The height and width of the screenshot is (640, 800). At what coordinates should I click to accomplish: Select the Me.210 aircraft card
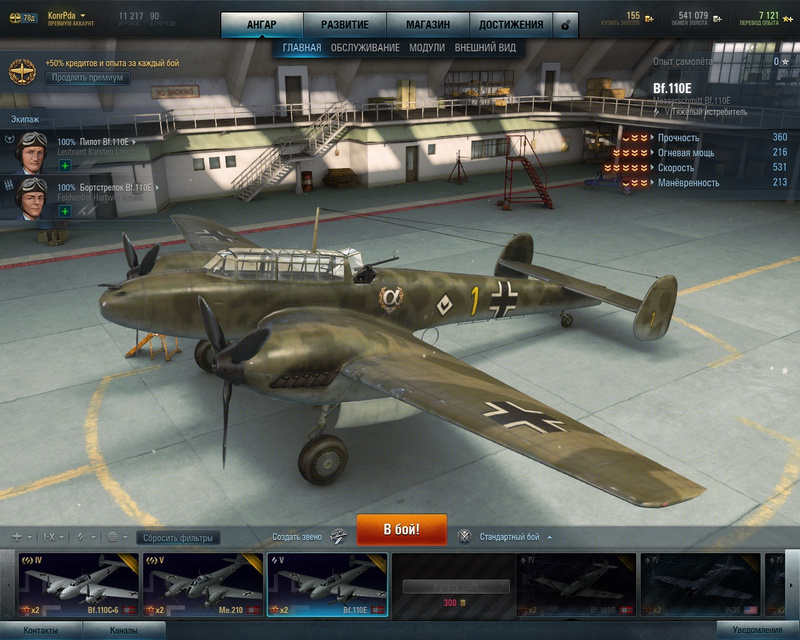(x=202, y=585)
